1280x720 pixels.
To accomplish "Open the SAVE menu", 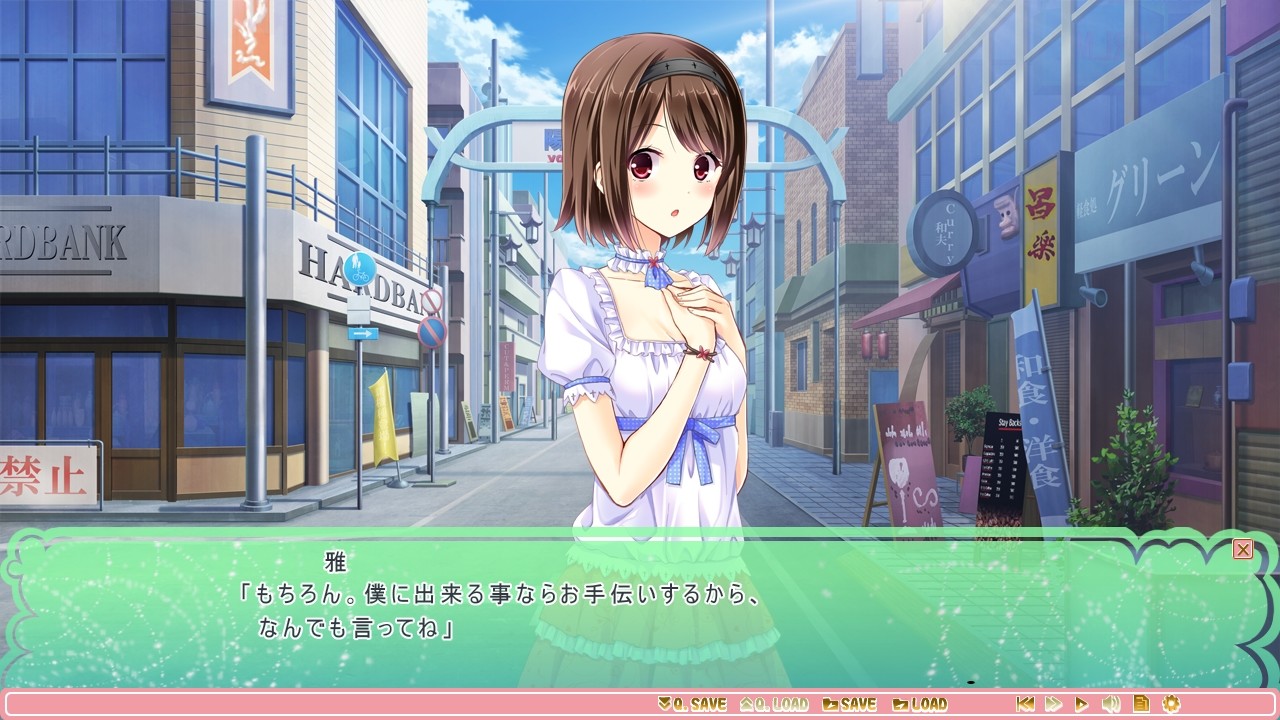I will point(849,704).
